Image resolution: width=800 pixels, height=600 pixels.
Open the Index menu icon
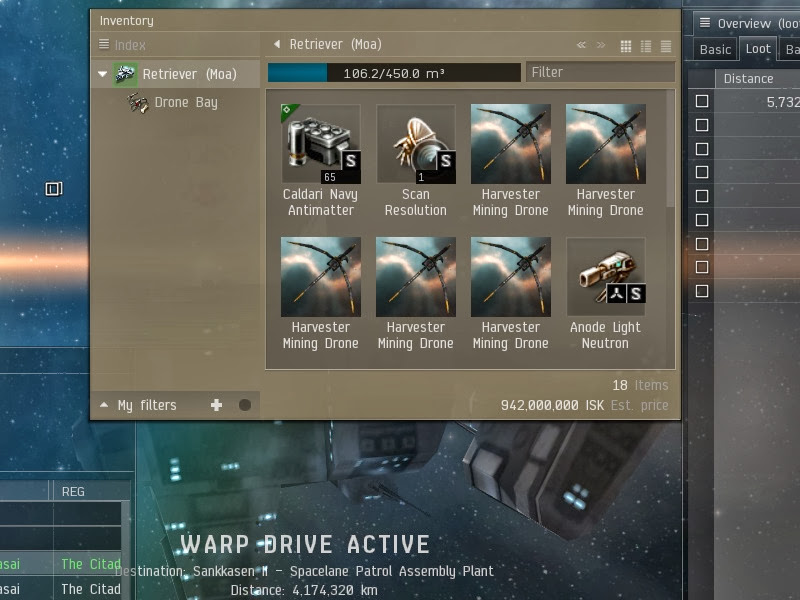pyautogui.click(x=104, y=44)
